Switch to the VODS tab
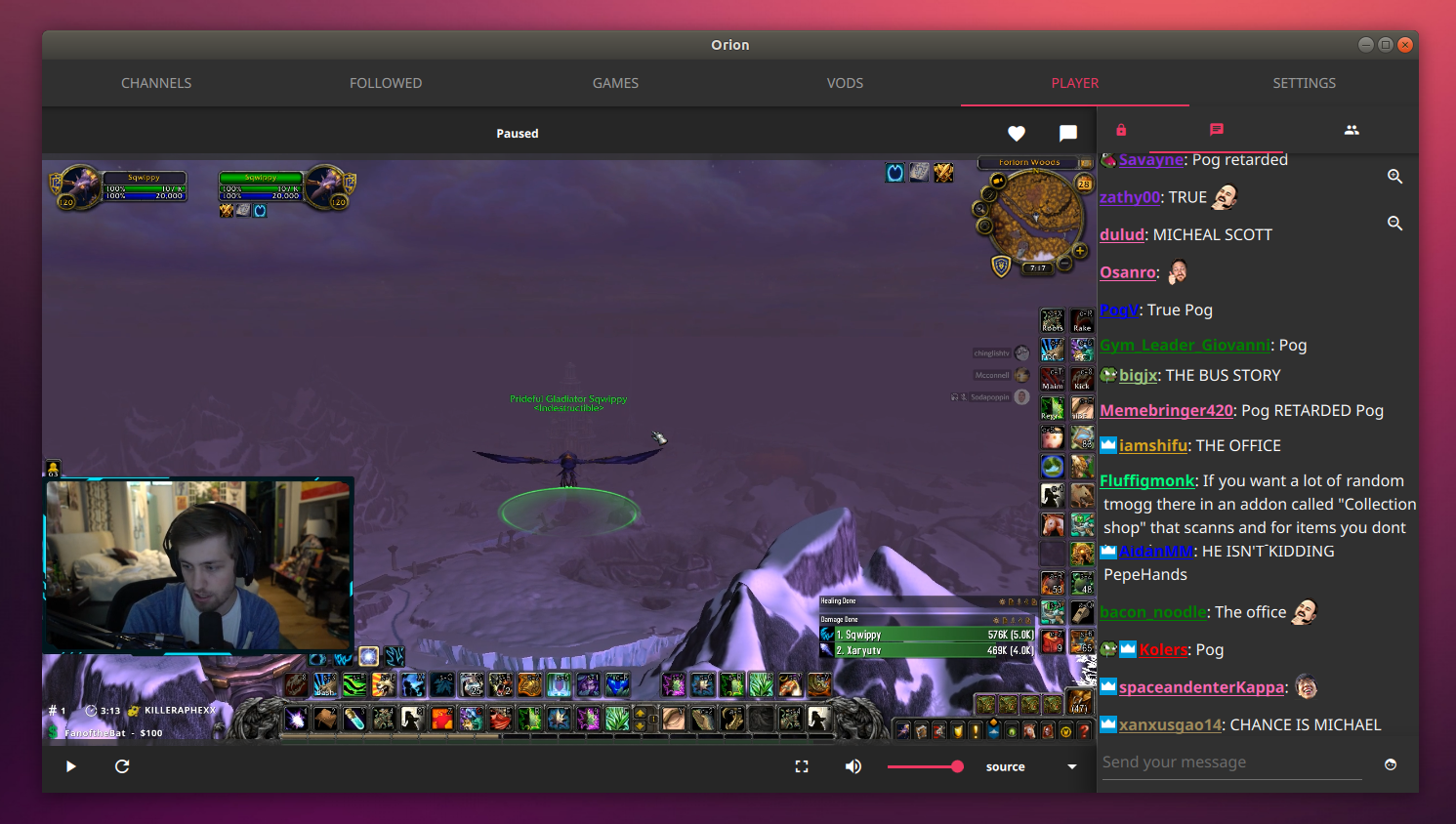Viewport: 1456px width, 824px height. (845, 83)
